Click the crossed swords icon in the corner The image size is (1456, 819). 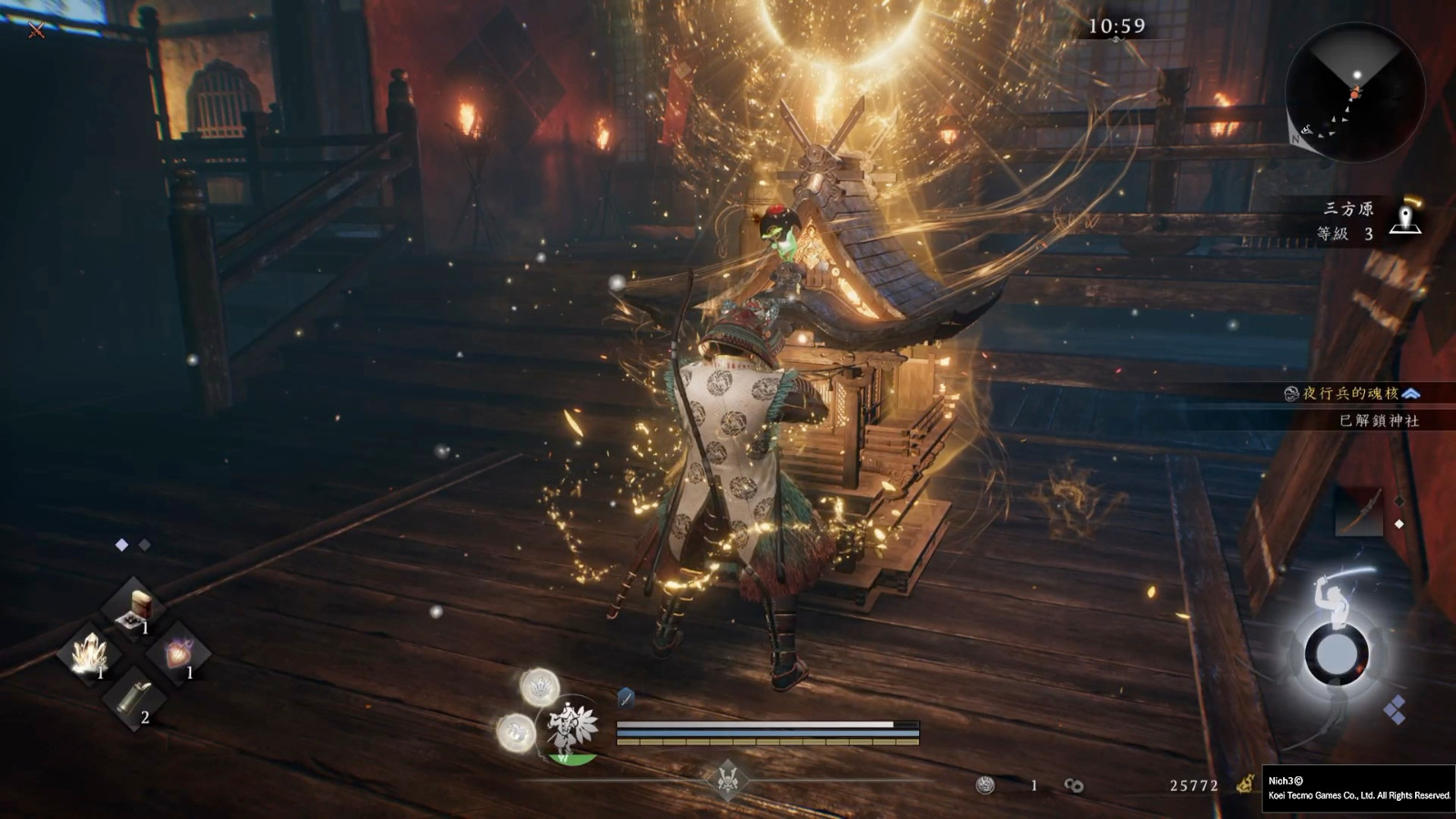tap(36, 30)
